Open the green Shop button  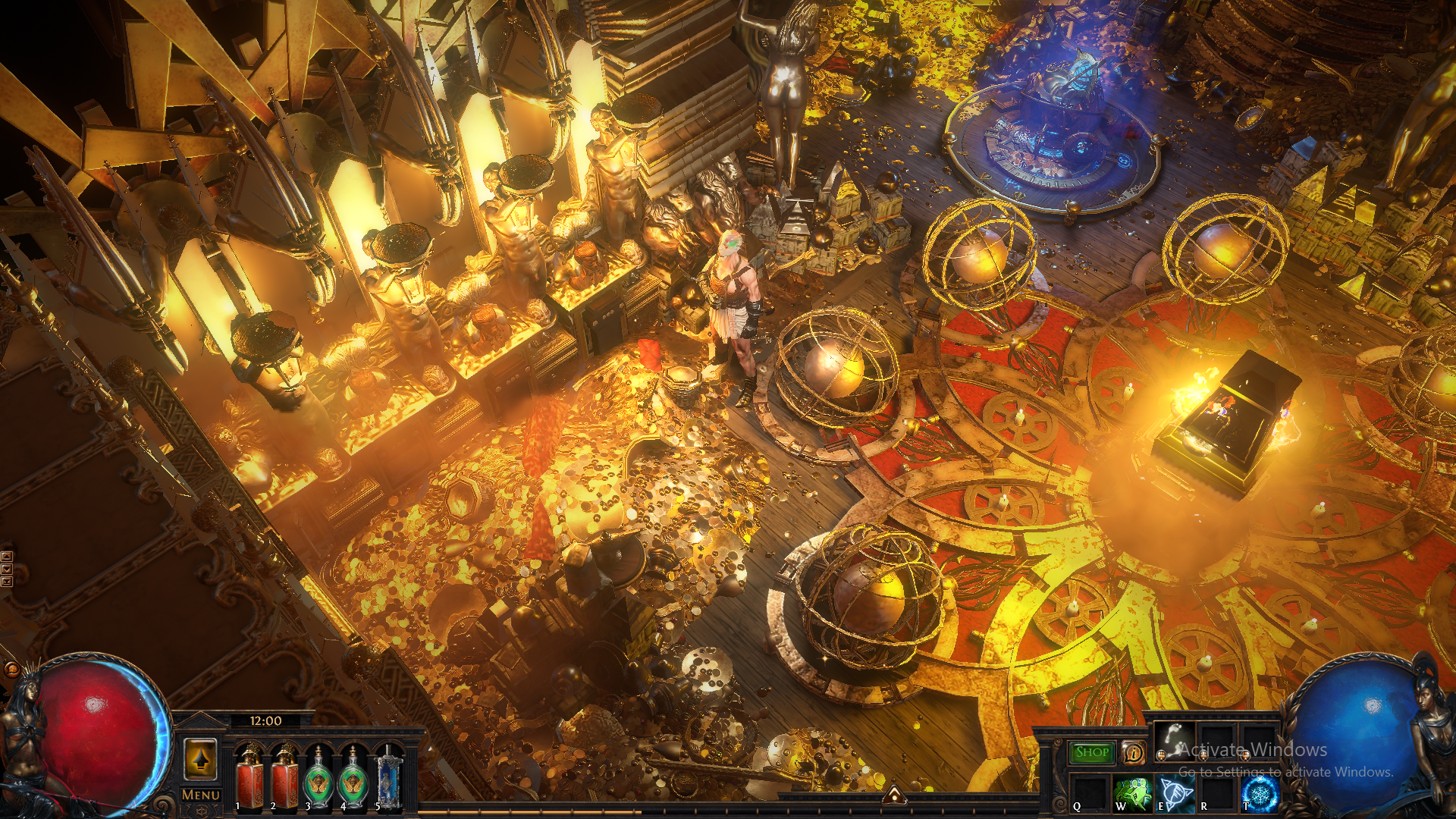tap(1092, 752)
